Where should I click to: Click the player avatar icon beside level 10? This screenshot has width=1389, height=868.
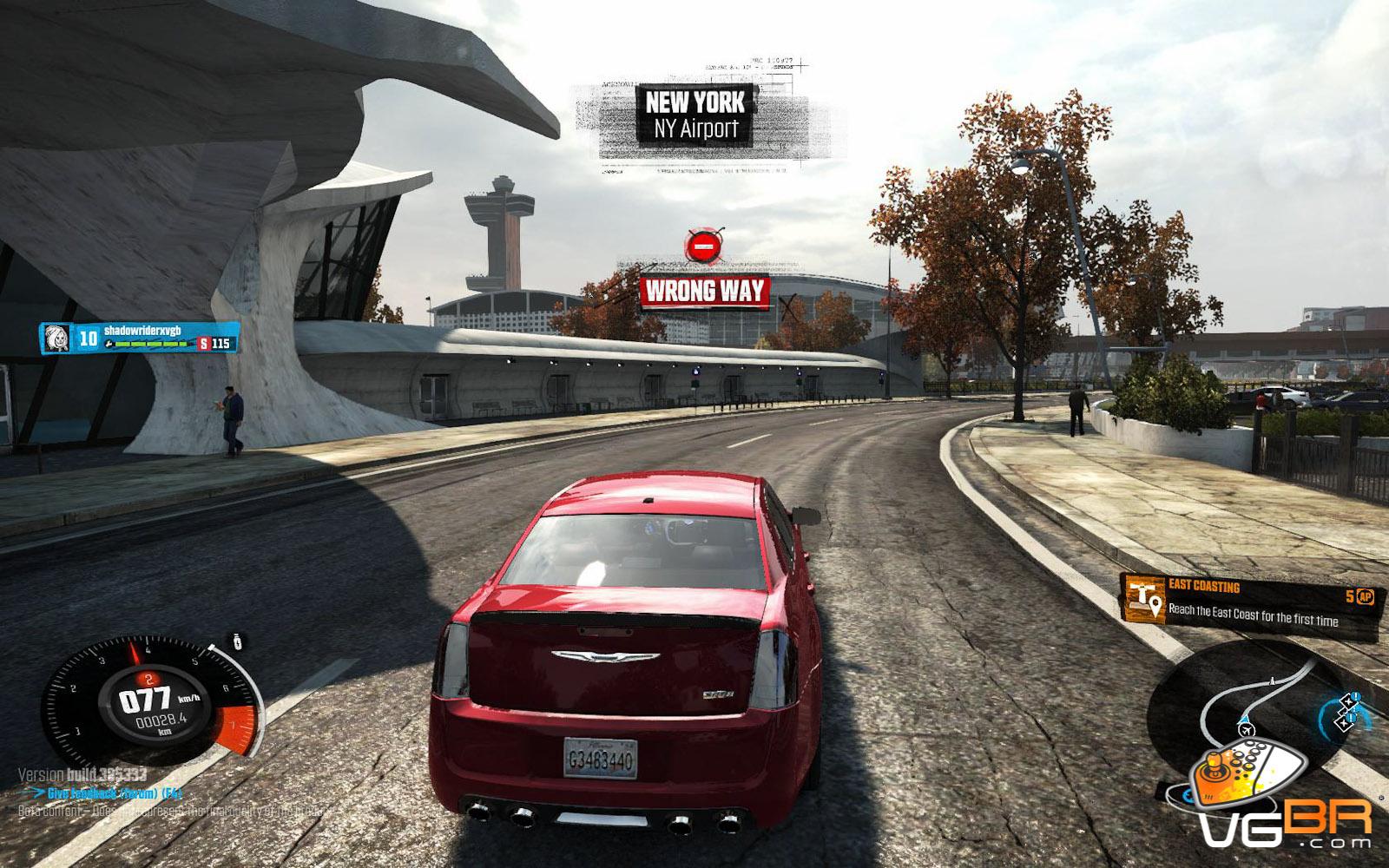[x=56, y=338]
